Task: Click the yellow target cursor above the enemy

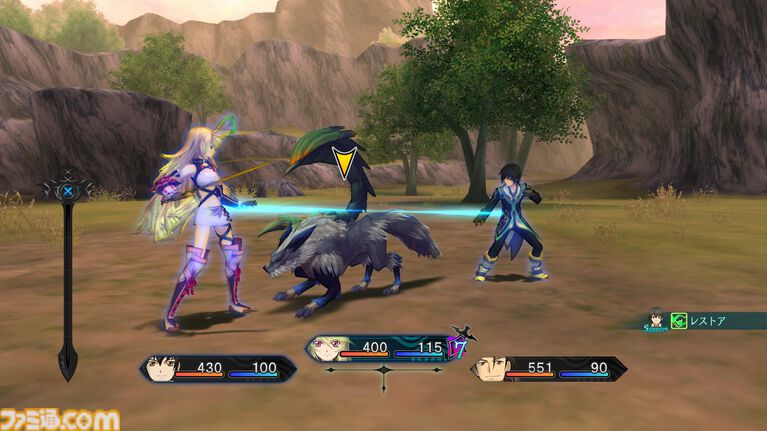Action: (346, 162)
